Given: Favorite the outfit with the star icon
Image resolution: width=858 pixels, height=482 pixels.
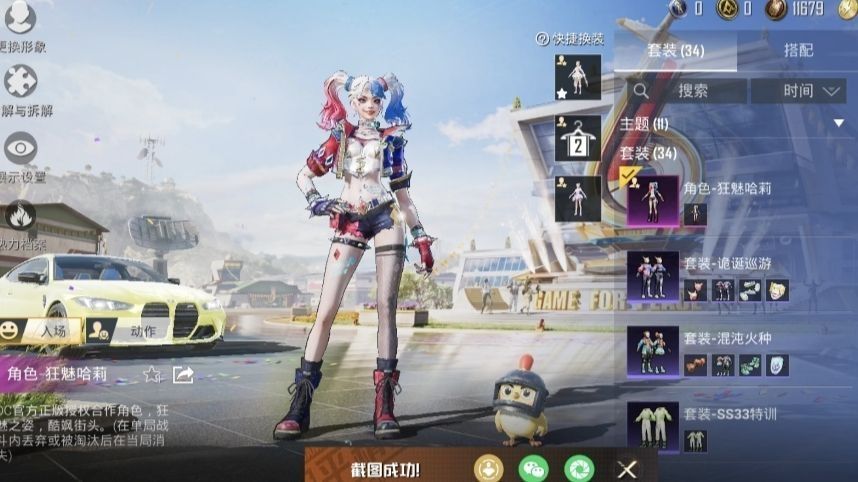Looking at the screenshot, I should (152, 375).
